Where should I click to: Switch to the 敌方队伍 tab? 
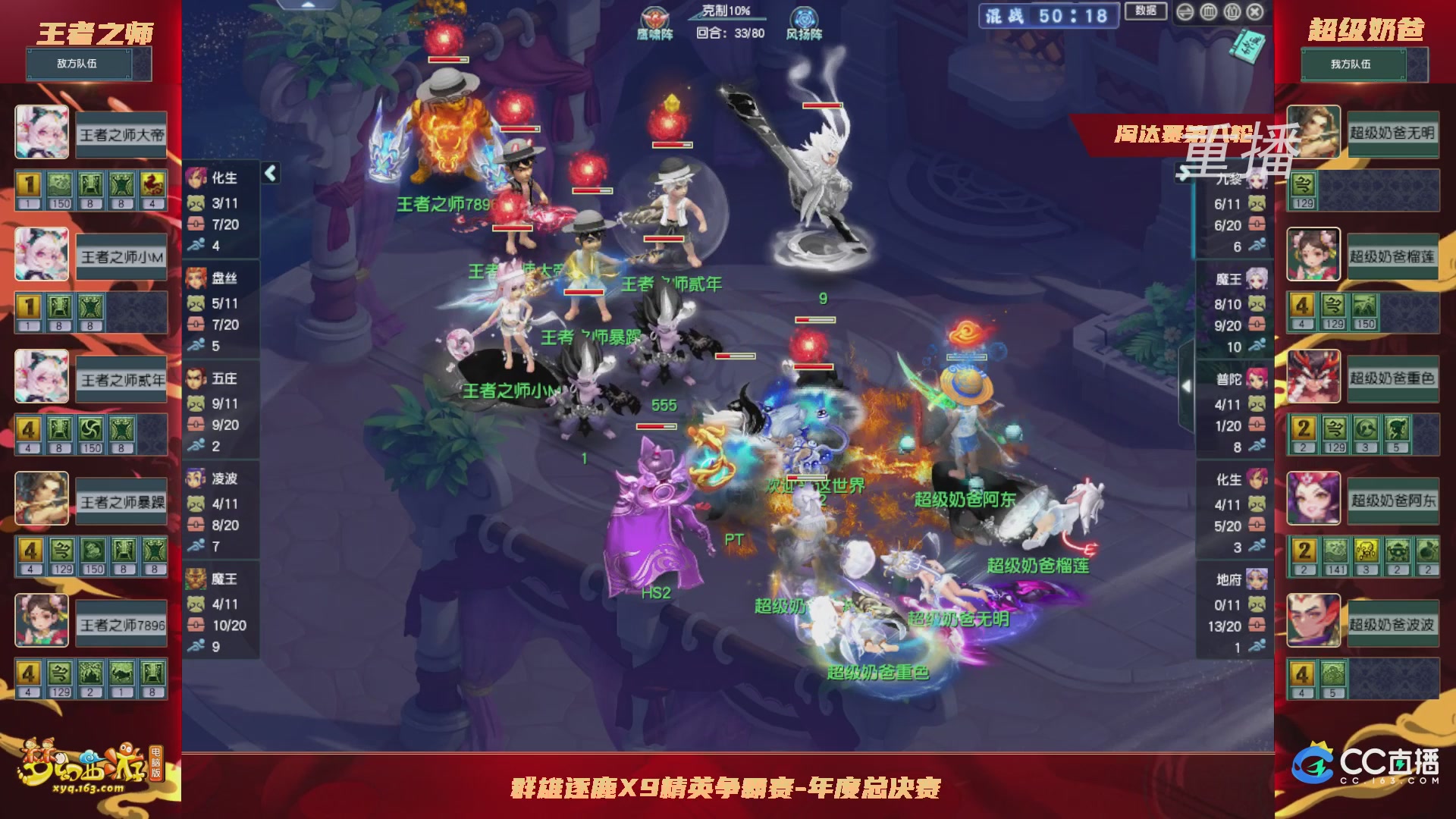[81, 64]
